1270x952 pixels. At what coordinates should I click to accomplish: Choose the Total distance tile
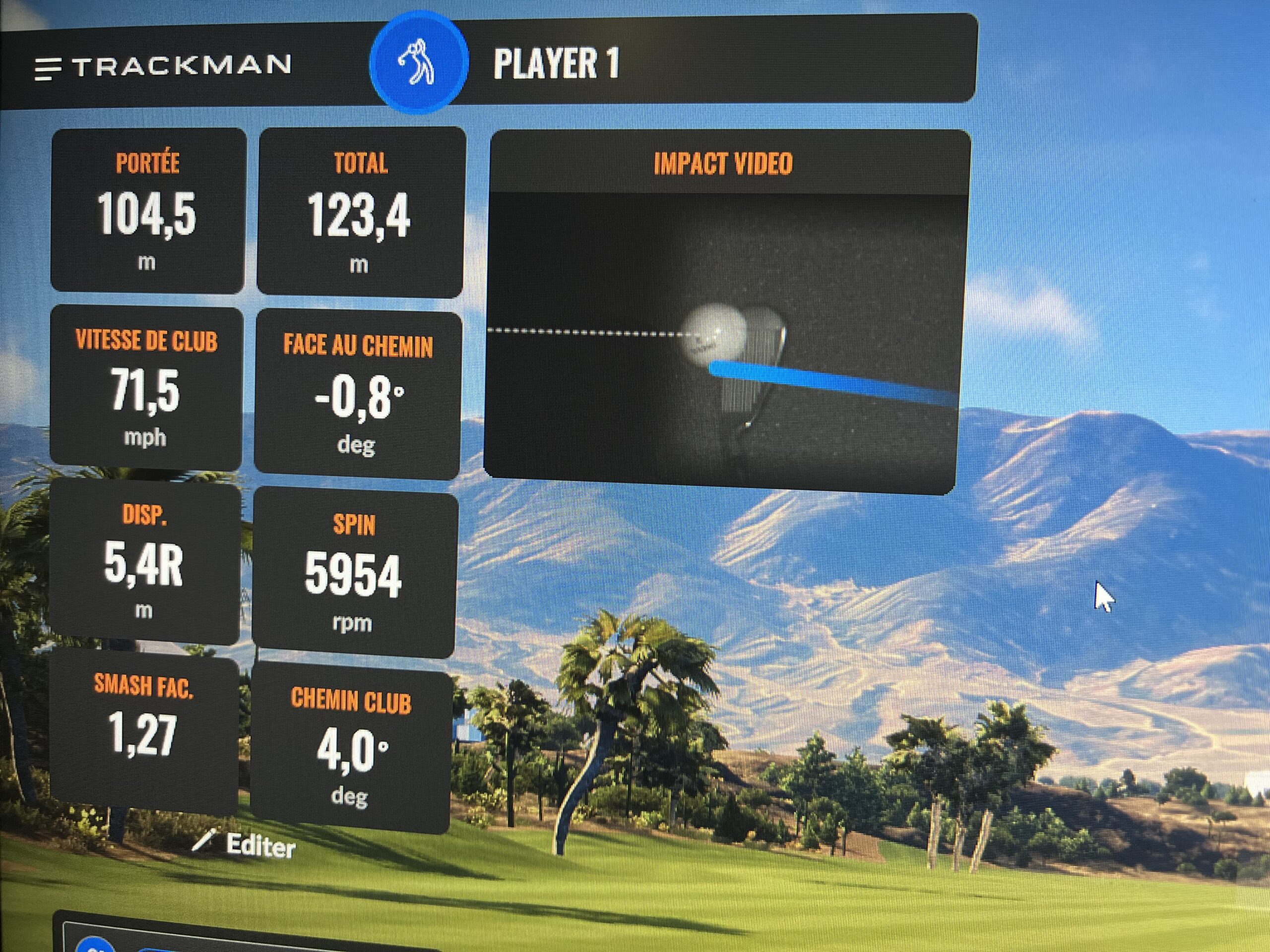click(360, 213)
